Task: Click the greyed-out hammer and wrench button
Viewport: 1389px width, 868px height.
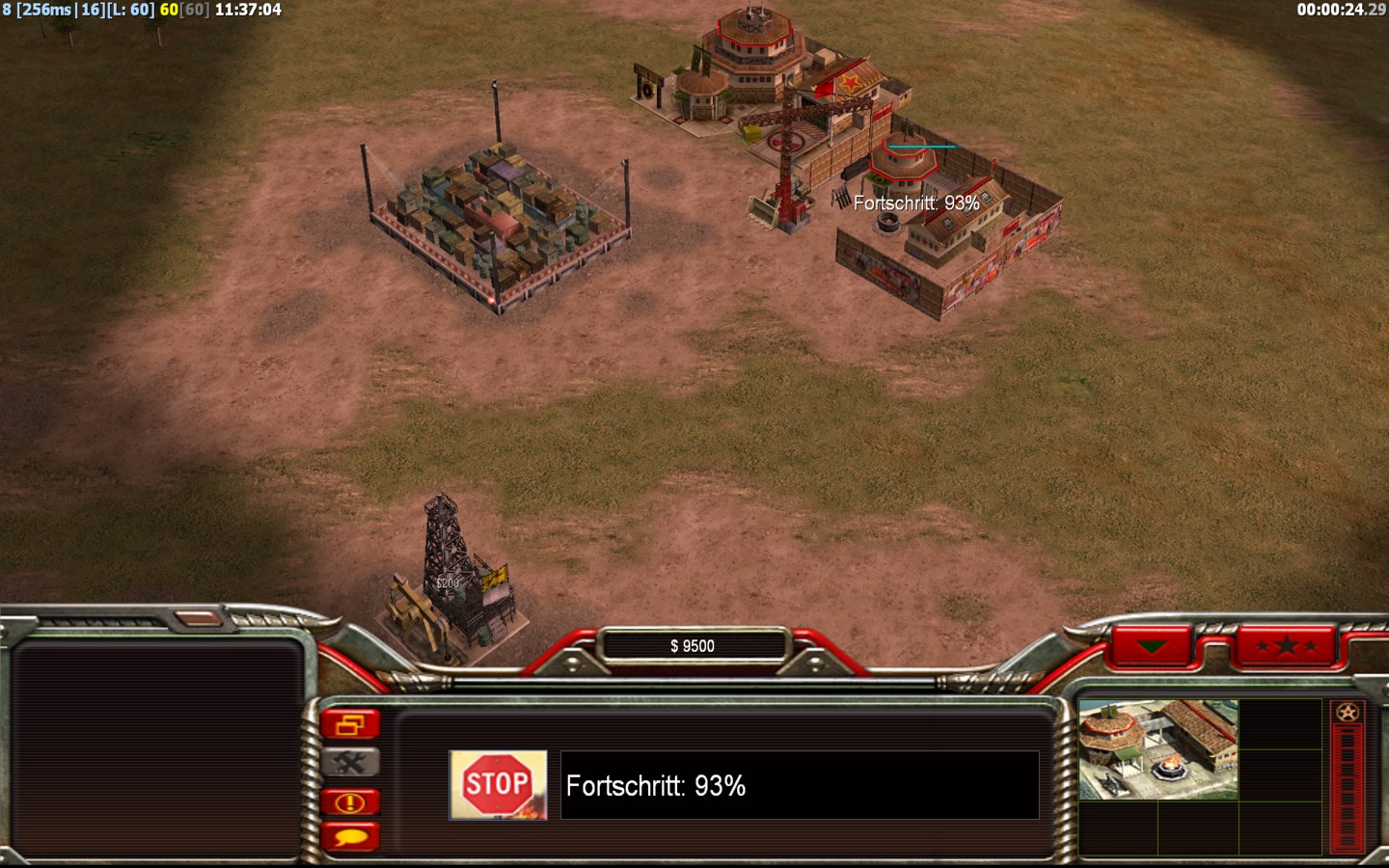Action: [x=350, y=763]
